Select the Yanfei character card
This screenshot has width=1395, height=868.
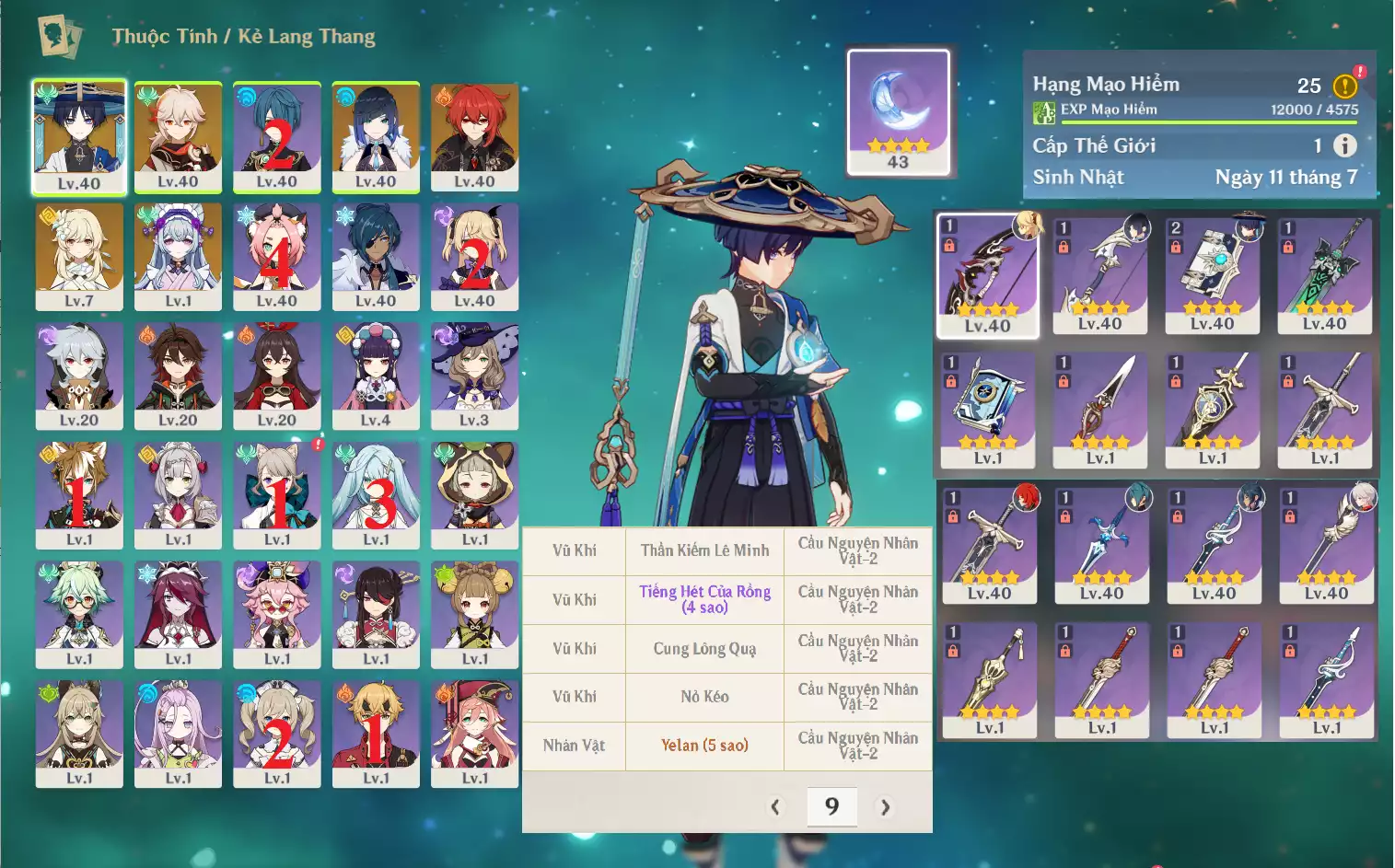click(474, 733)
